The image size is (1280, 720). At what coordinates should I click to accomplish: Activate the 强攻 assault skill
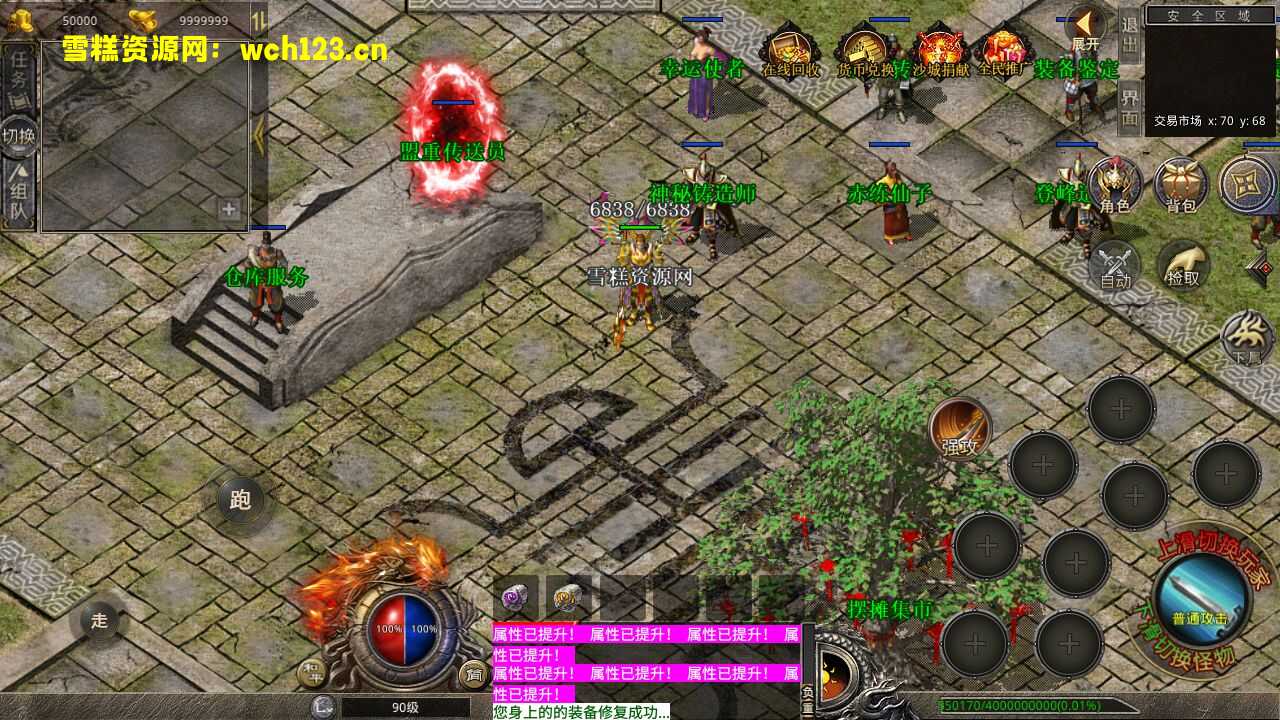pyautogui.click(x=960, y=428)
